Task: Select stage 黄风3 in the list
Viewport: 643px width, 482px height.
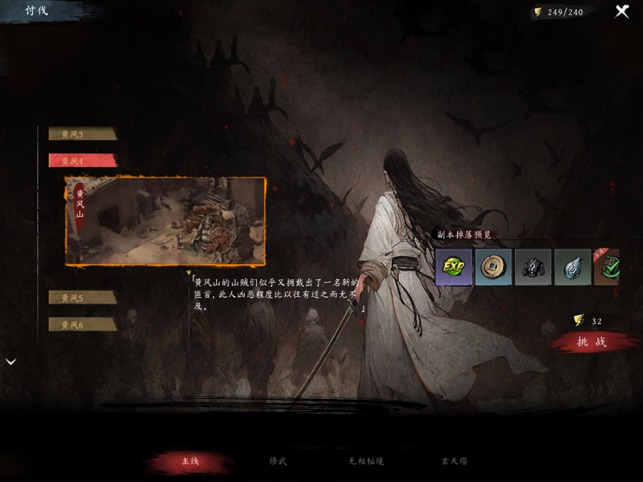Action: coord(82,134)
